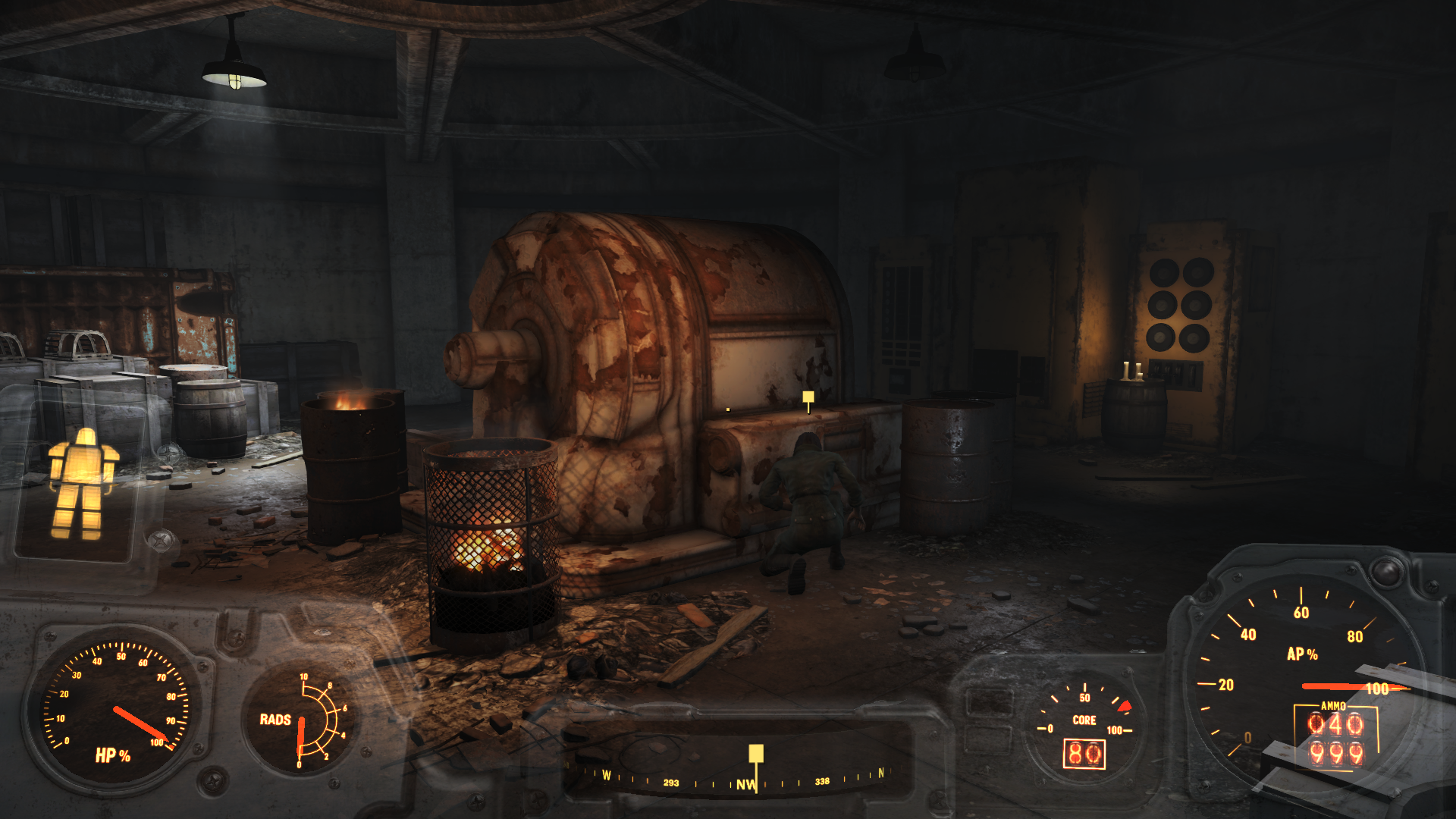Click the NW heading on the compass strip
The image size is (1456, 819).
tap(745, 785)
